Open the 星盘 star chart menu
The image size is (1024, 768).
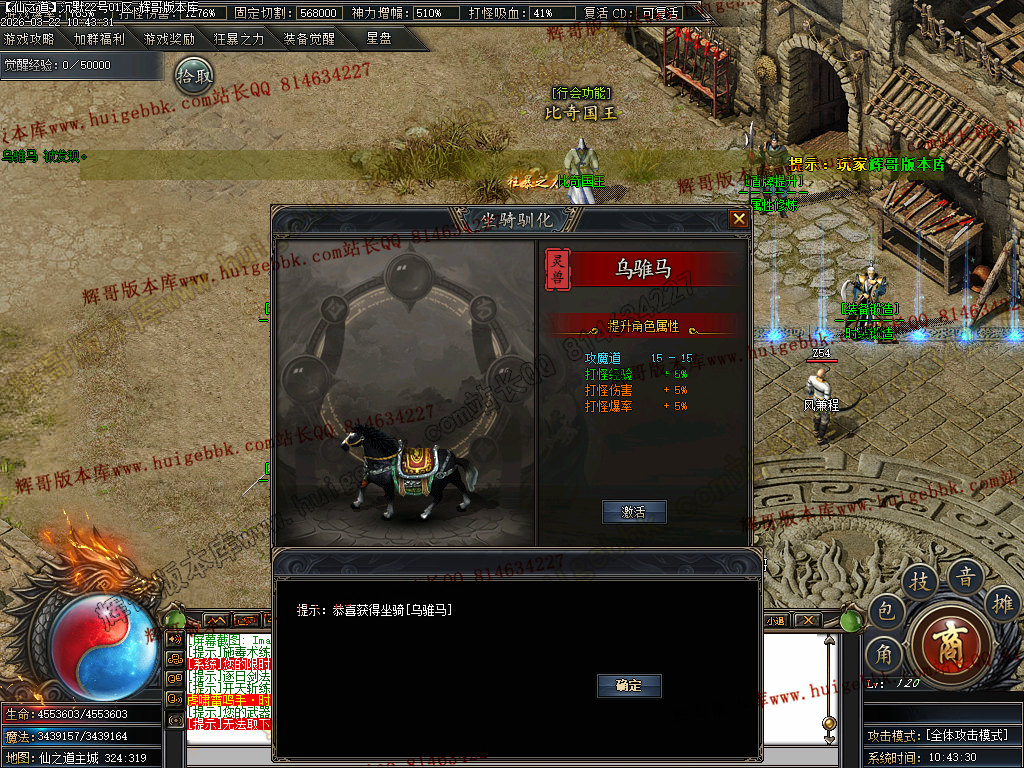(379, 40)
